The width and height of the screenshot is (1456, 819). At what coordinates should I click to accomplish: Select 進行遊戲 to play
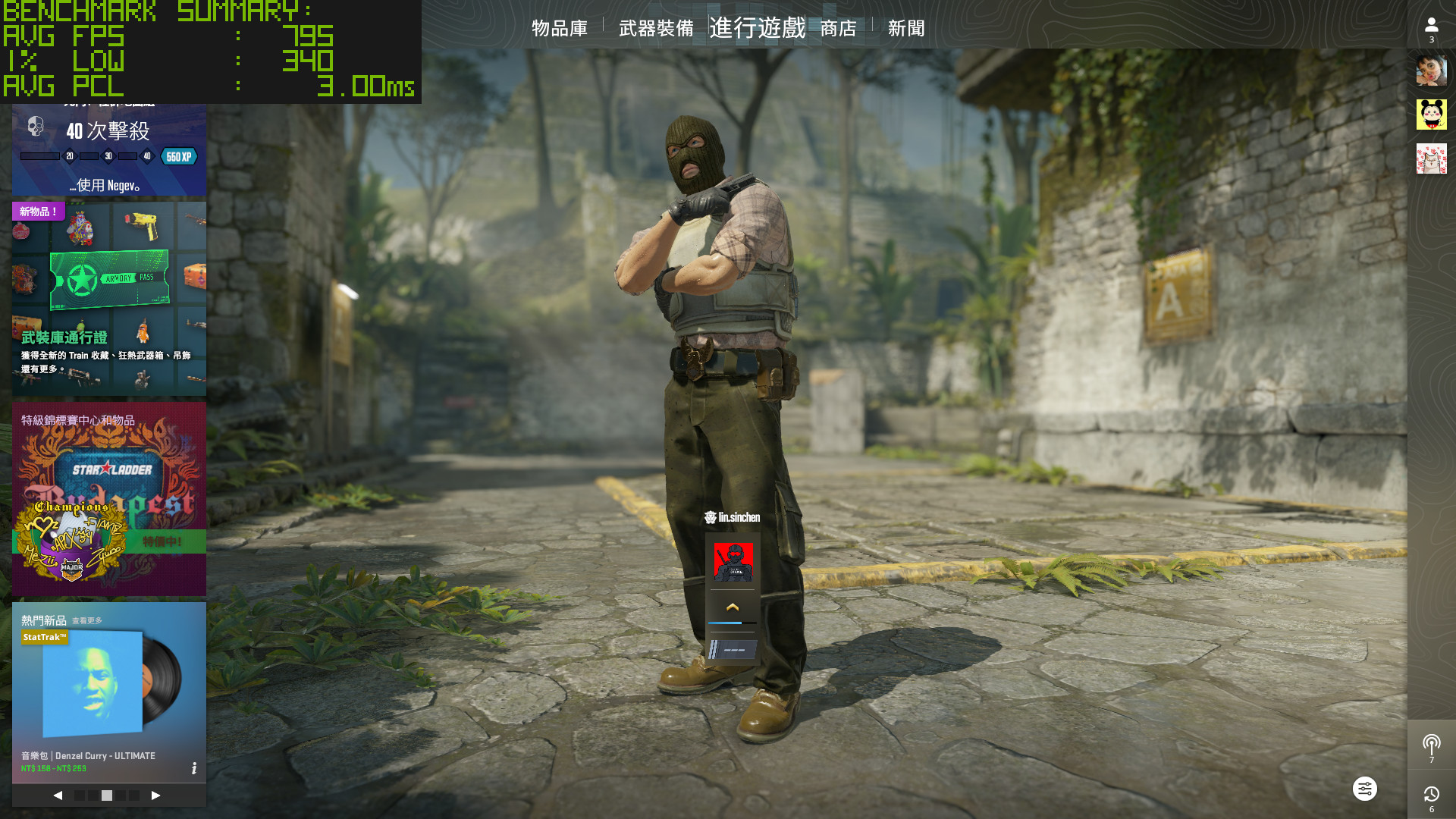pyautogui.click(x=757, y=28)
